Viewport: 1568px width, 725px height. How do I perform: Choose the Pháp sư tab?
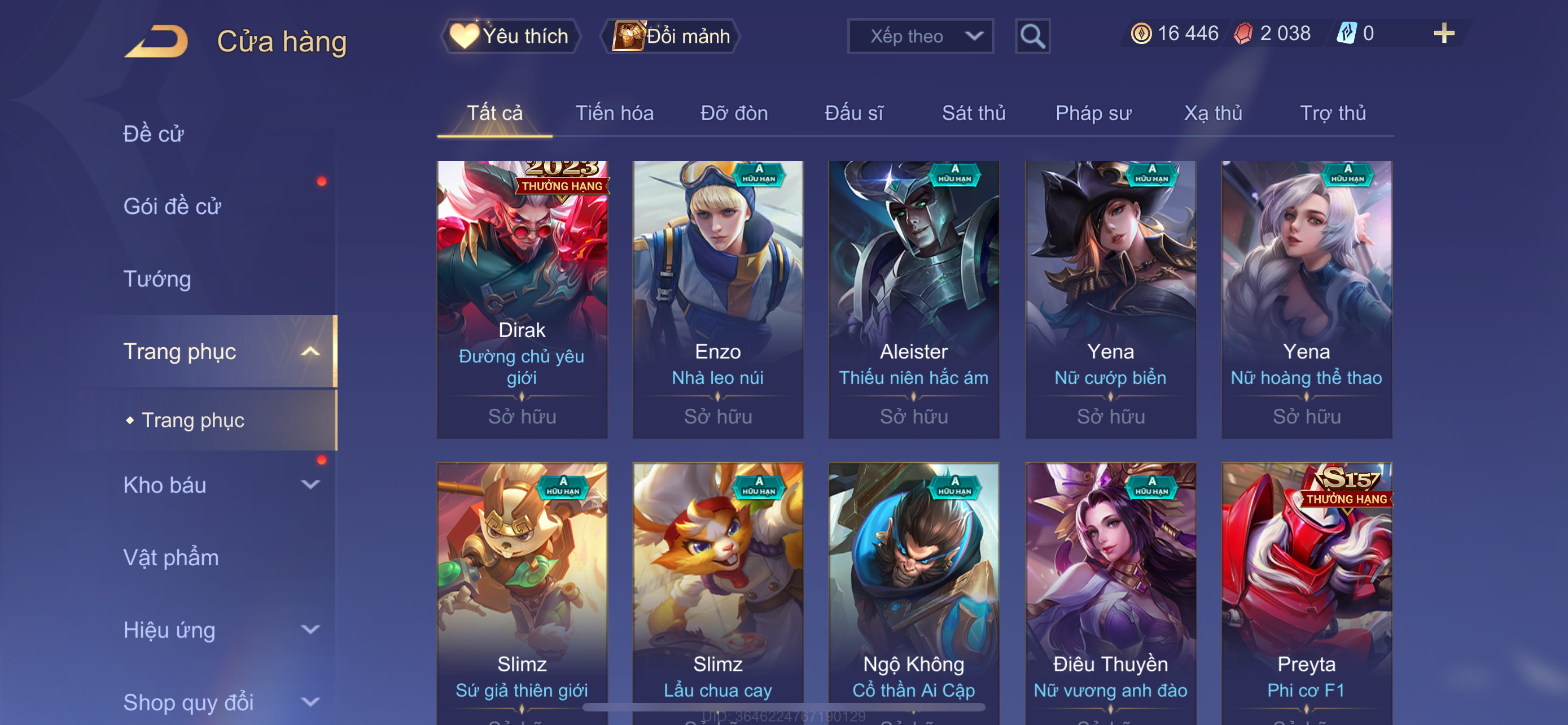(1093, 113)
